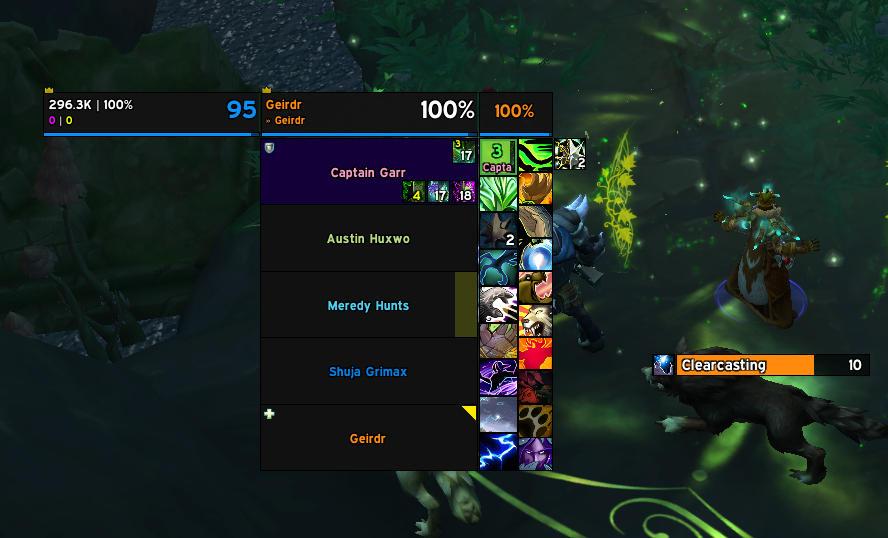The image size is (888, 538).
Task: Target Austin Huxwo in the party frames
Action: pyautogui.click(x=368, y=239)
